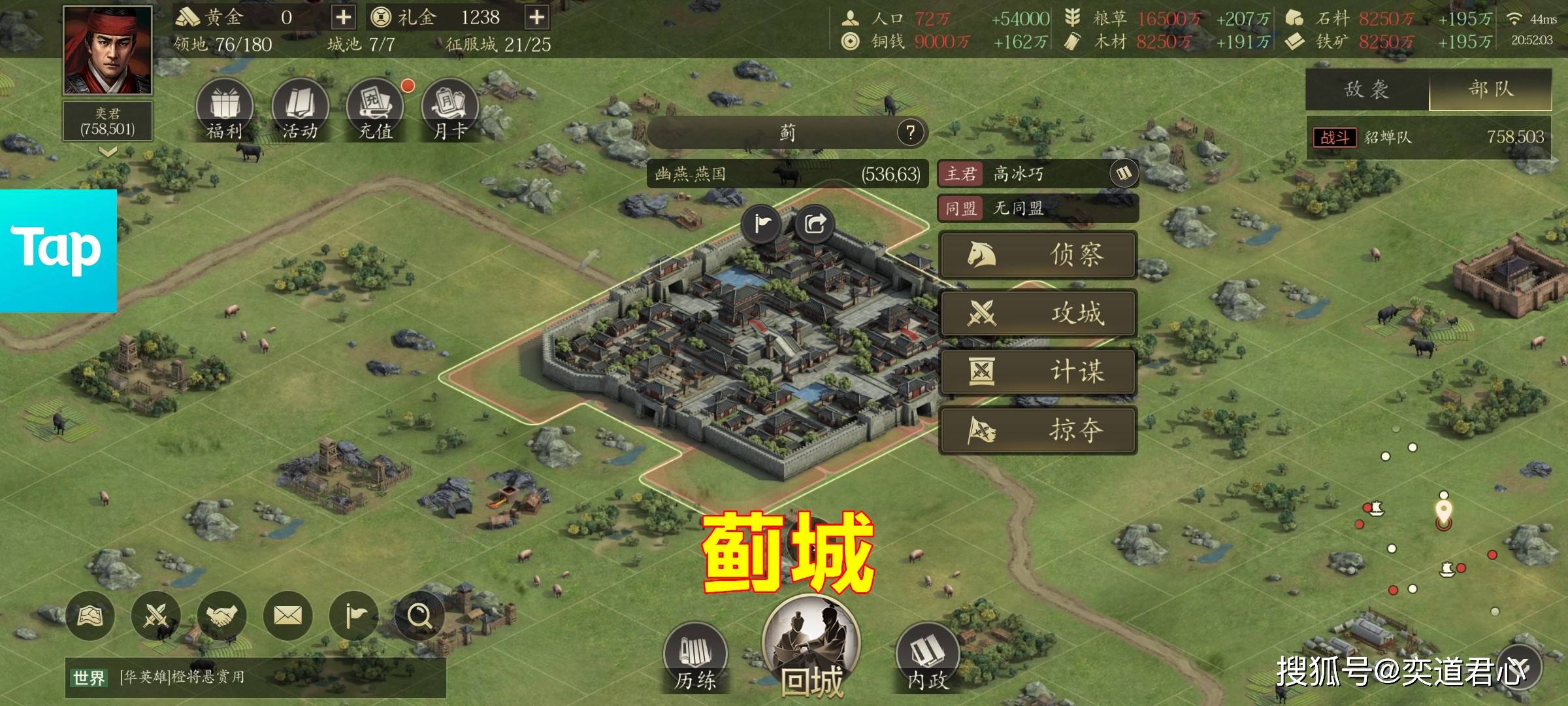
Task: Choose 攻城 siege attack
Action: coord(1037,313)
